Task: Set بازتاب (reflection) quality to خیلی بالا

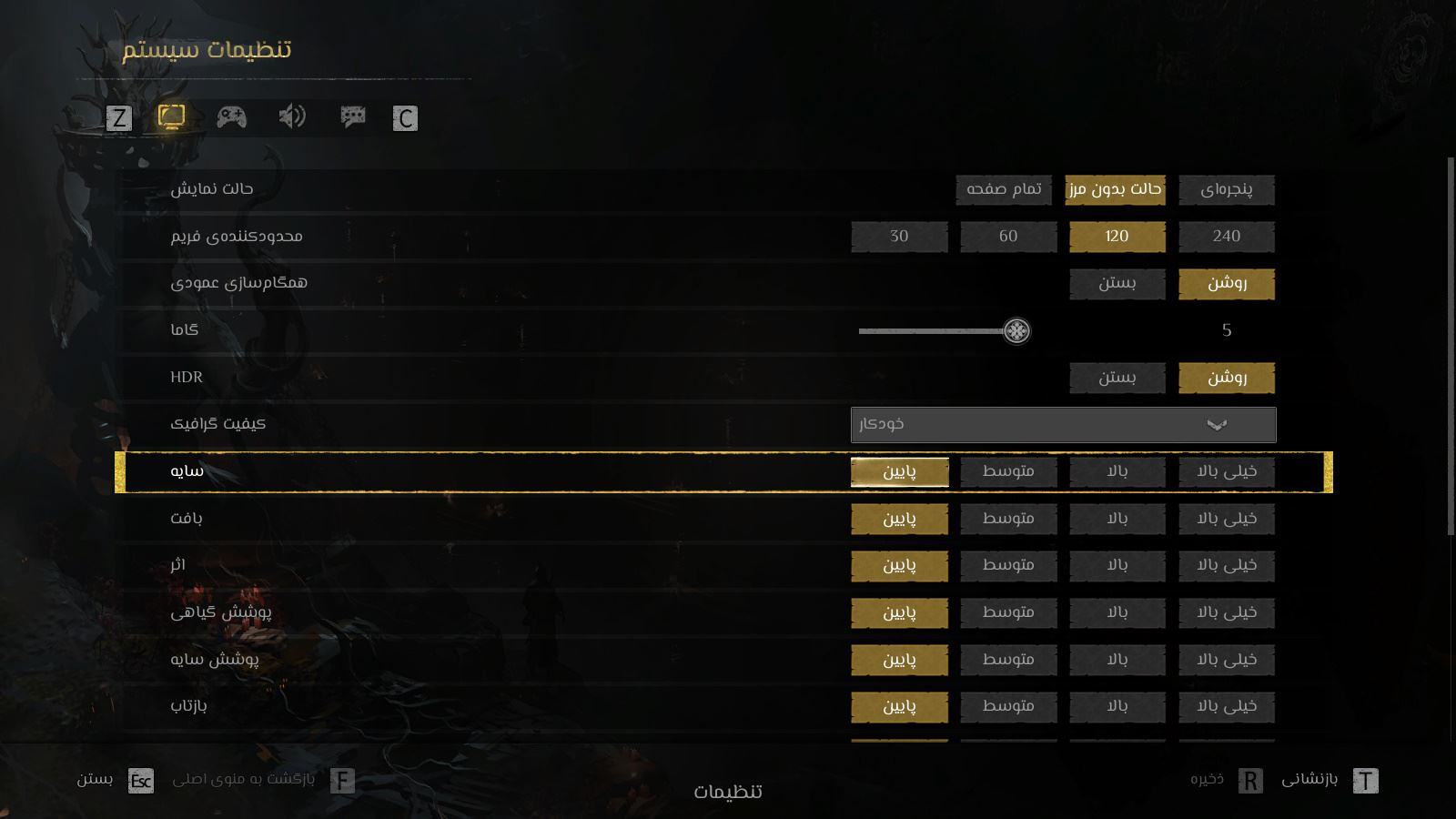Action: point(1226,706)
